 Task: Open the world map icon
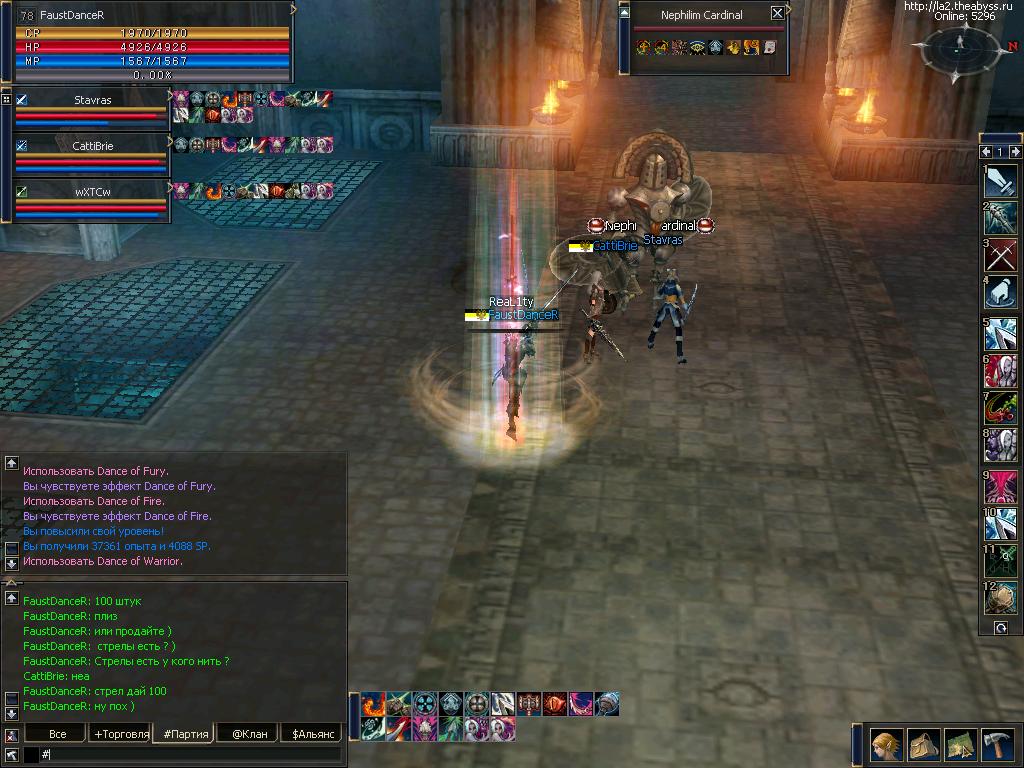[x=960, y=746]
